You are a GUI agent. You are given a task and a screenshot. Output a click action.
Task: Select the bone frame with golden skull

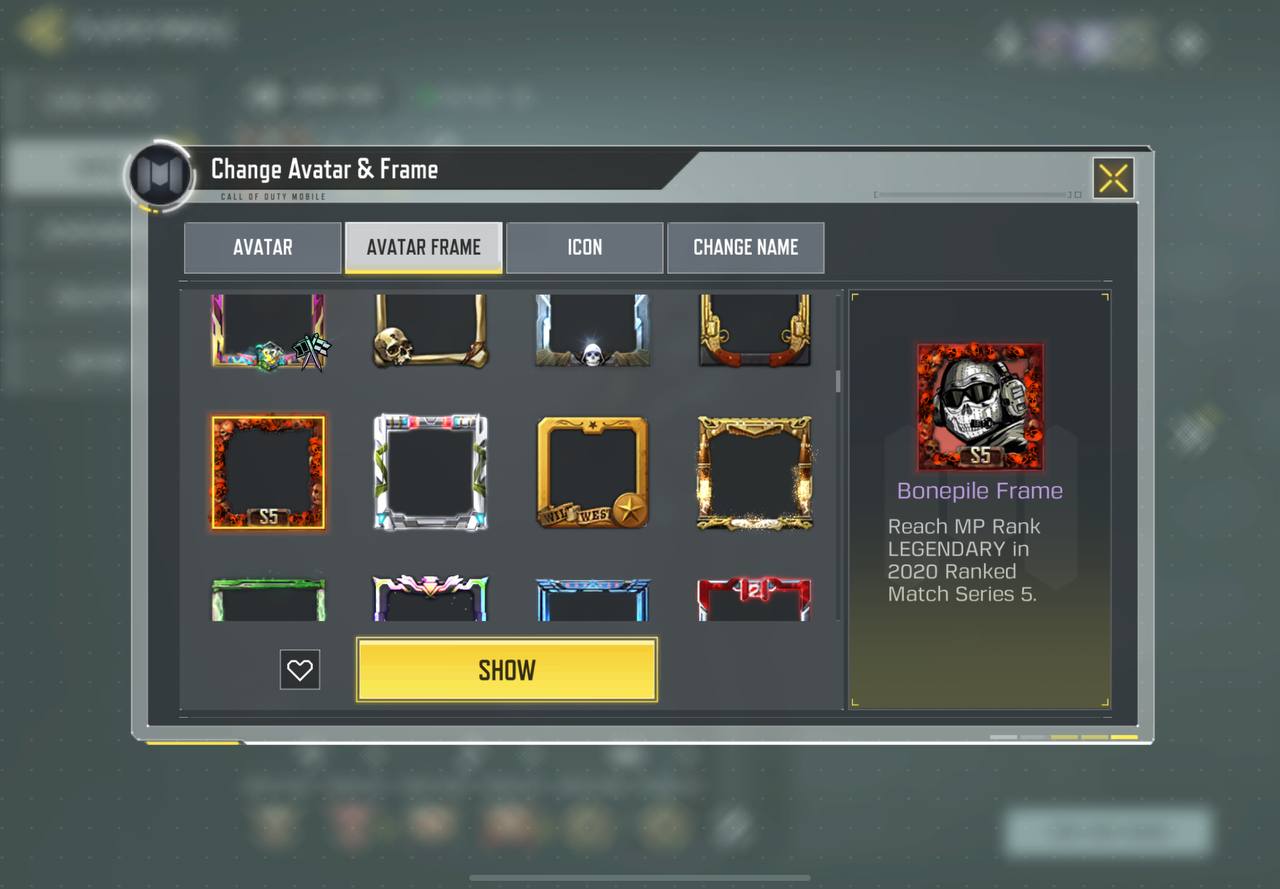click(430, 330)
